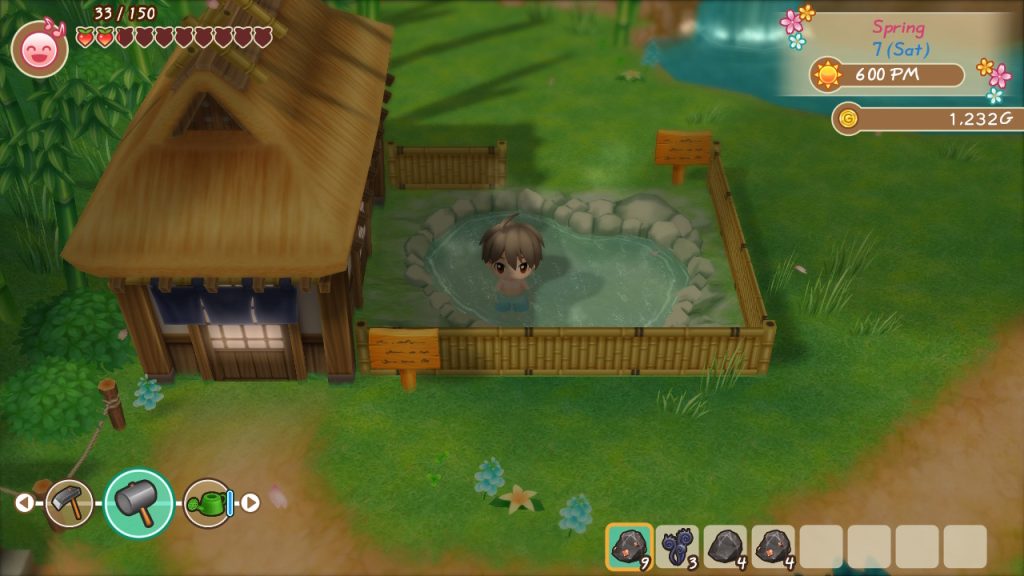
Task: Click the left tool-cycle arrow
Action: 24,503
